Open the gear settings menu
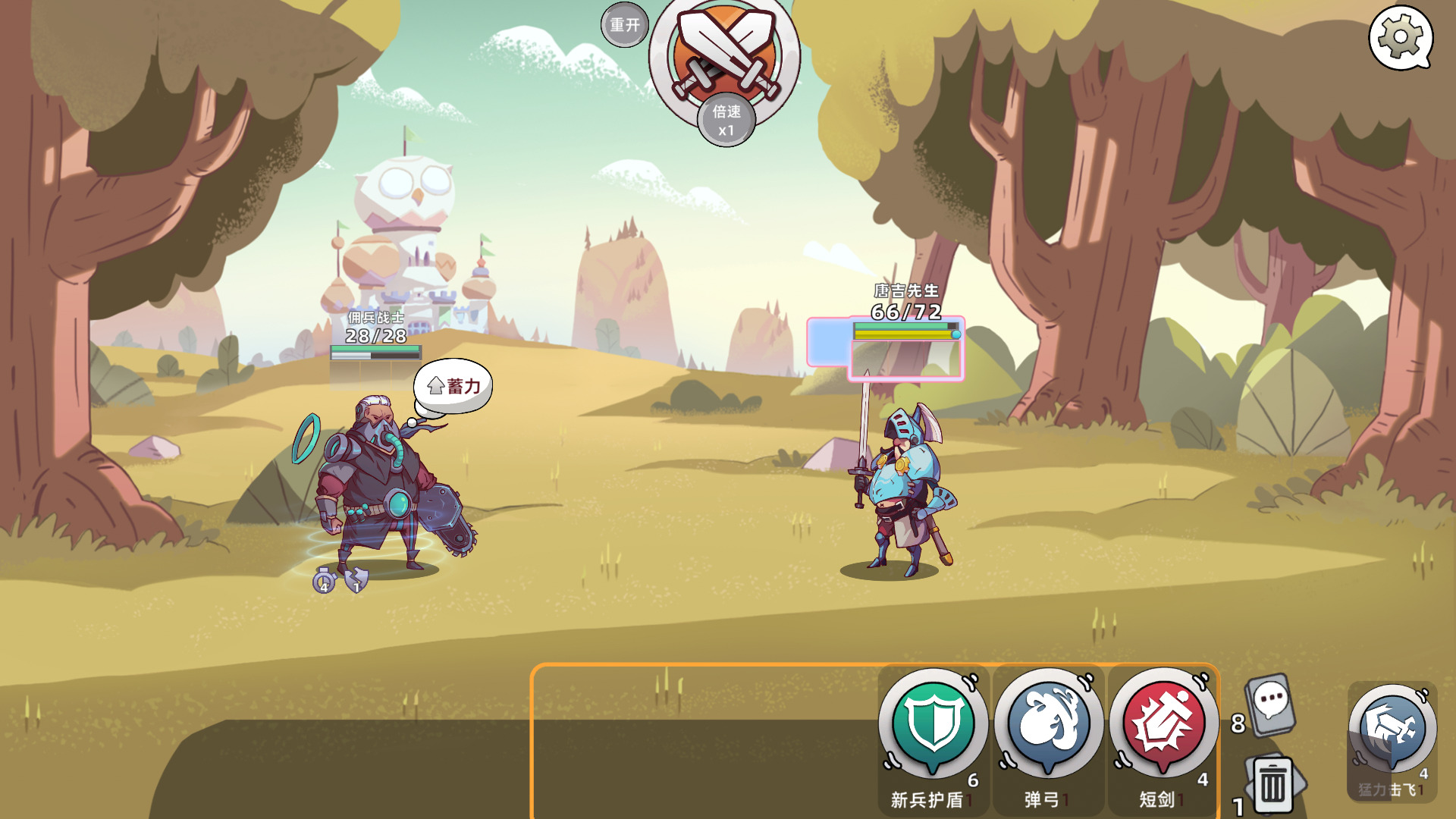Image resolution: width=1456 pixels, height=819 pixels. point(1400,36)
